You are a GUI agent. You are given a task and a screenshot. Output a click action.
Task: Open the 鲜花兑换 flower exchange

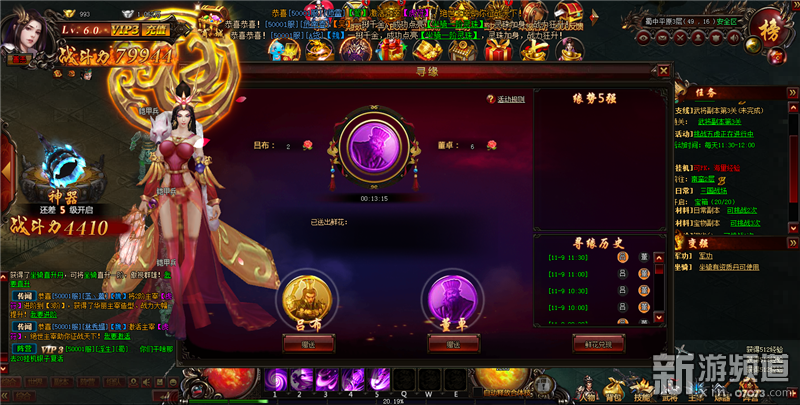click(x=598, y=344)
